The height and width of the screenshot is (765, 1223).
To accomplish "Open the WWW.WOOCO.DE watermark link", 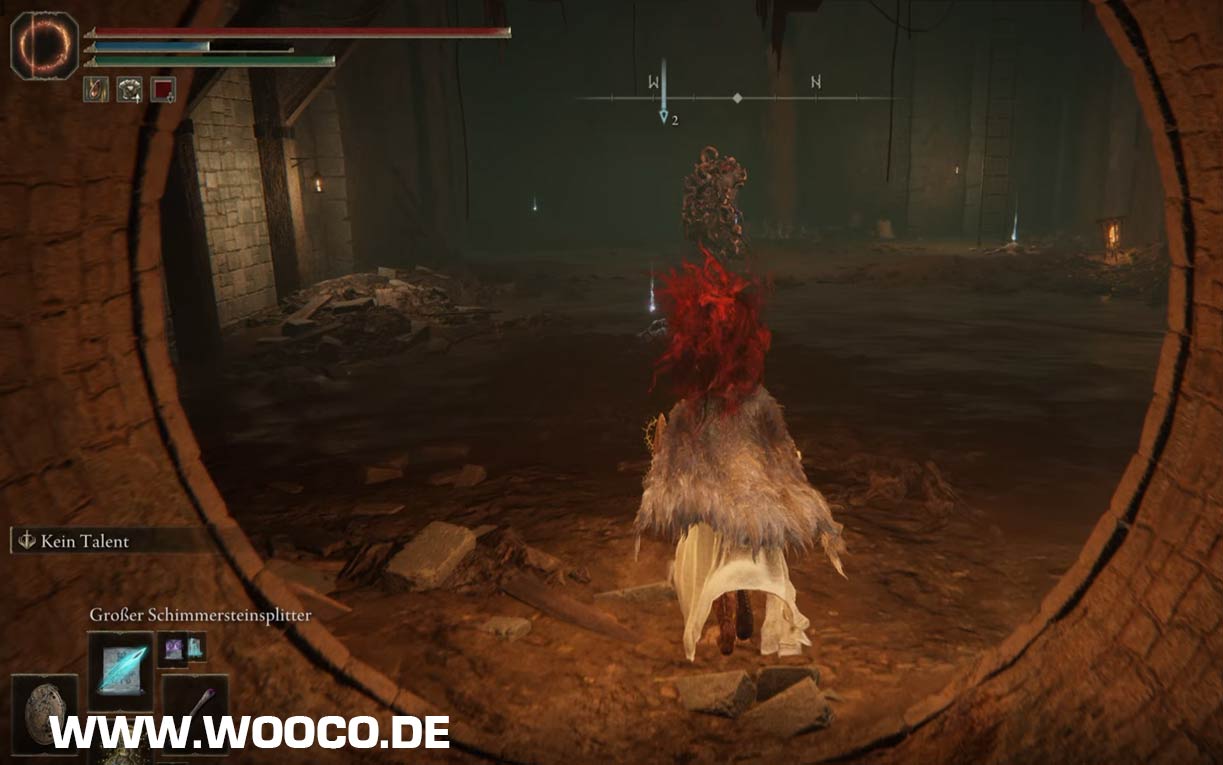I will pos(250,732).
